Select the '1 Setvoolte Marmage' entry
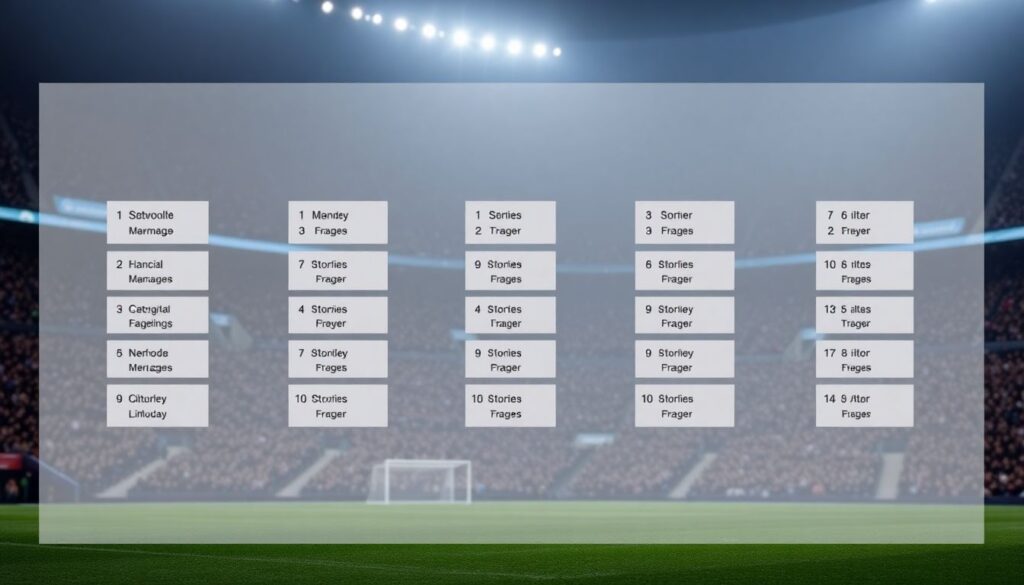The width and height of the screenshot is (1024, 585). click(x=157, y=222)
